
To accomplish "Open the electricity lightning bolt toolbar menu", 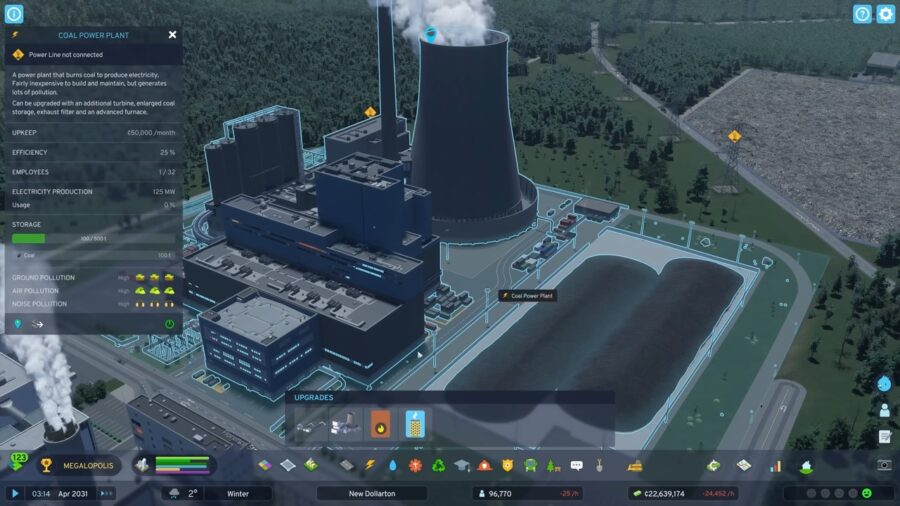I will click(x=370, y=465).
